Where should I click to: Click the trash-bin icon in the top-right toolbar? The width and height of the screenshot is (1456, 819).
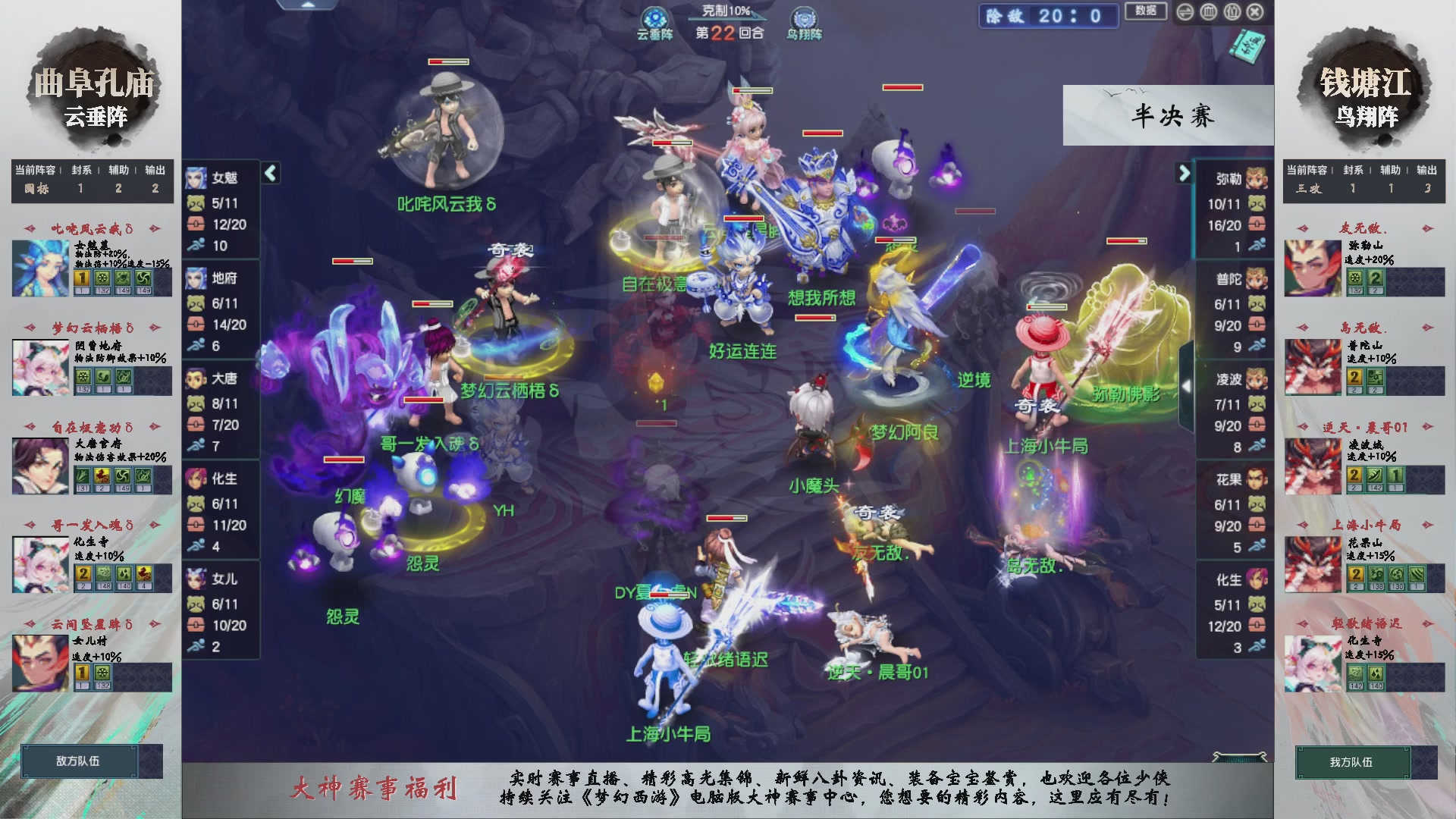(1232, 12)
